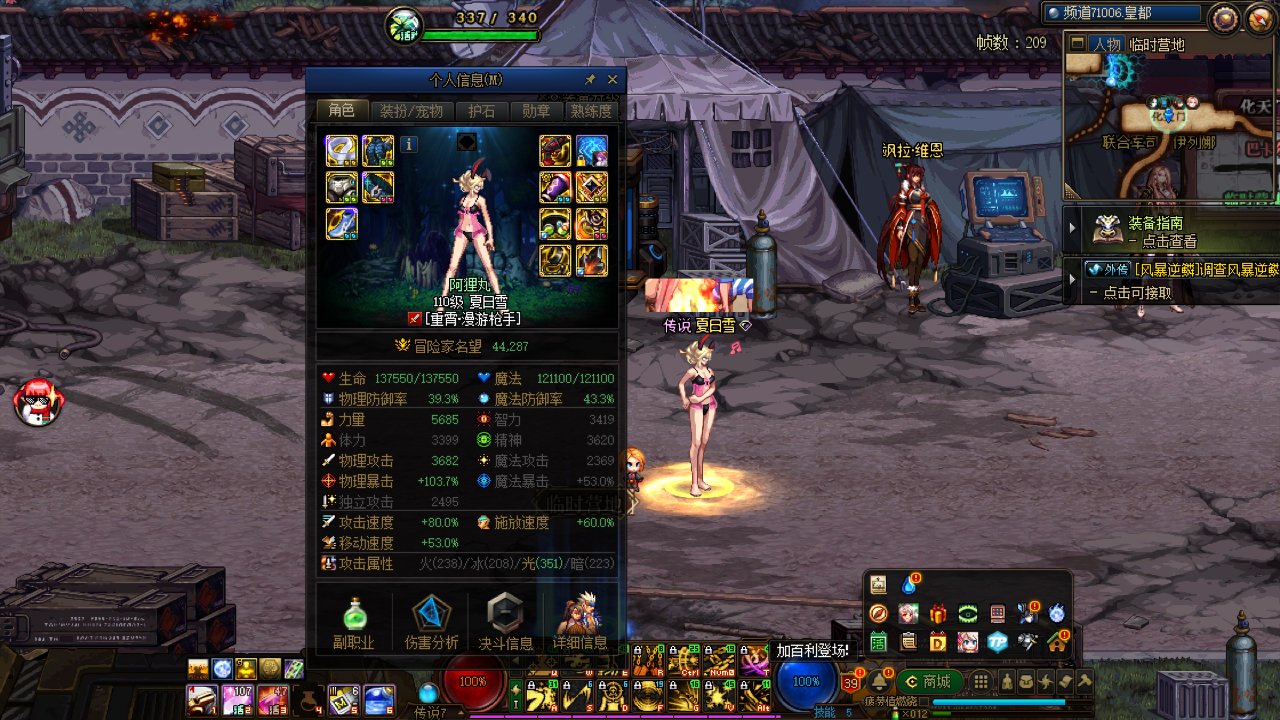
Task: Click the 人物 tab above the minimap
Action: (x=1106, y=44)
